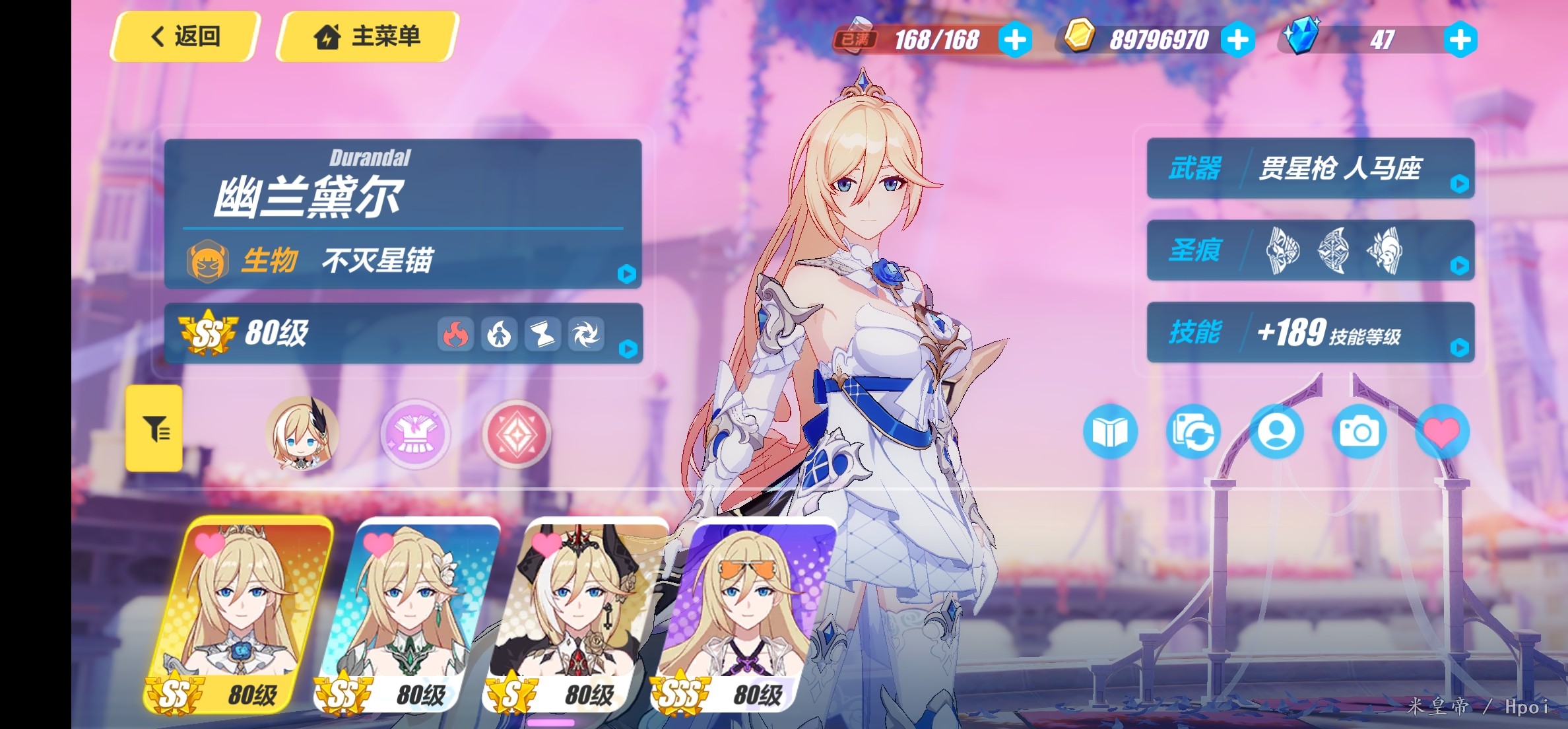Toggle the pink heart favorite button

coord(1442,433)
